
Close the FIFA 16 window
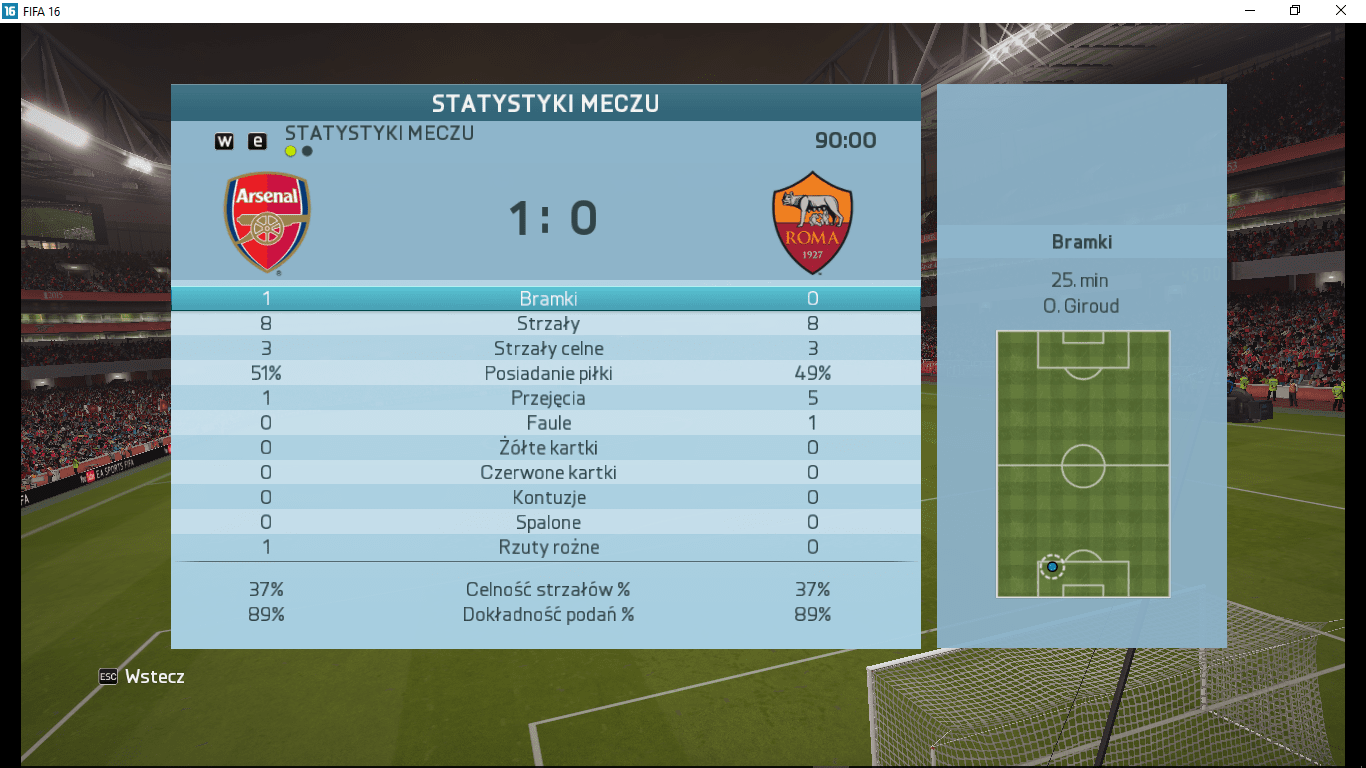[1341, 11]
